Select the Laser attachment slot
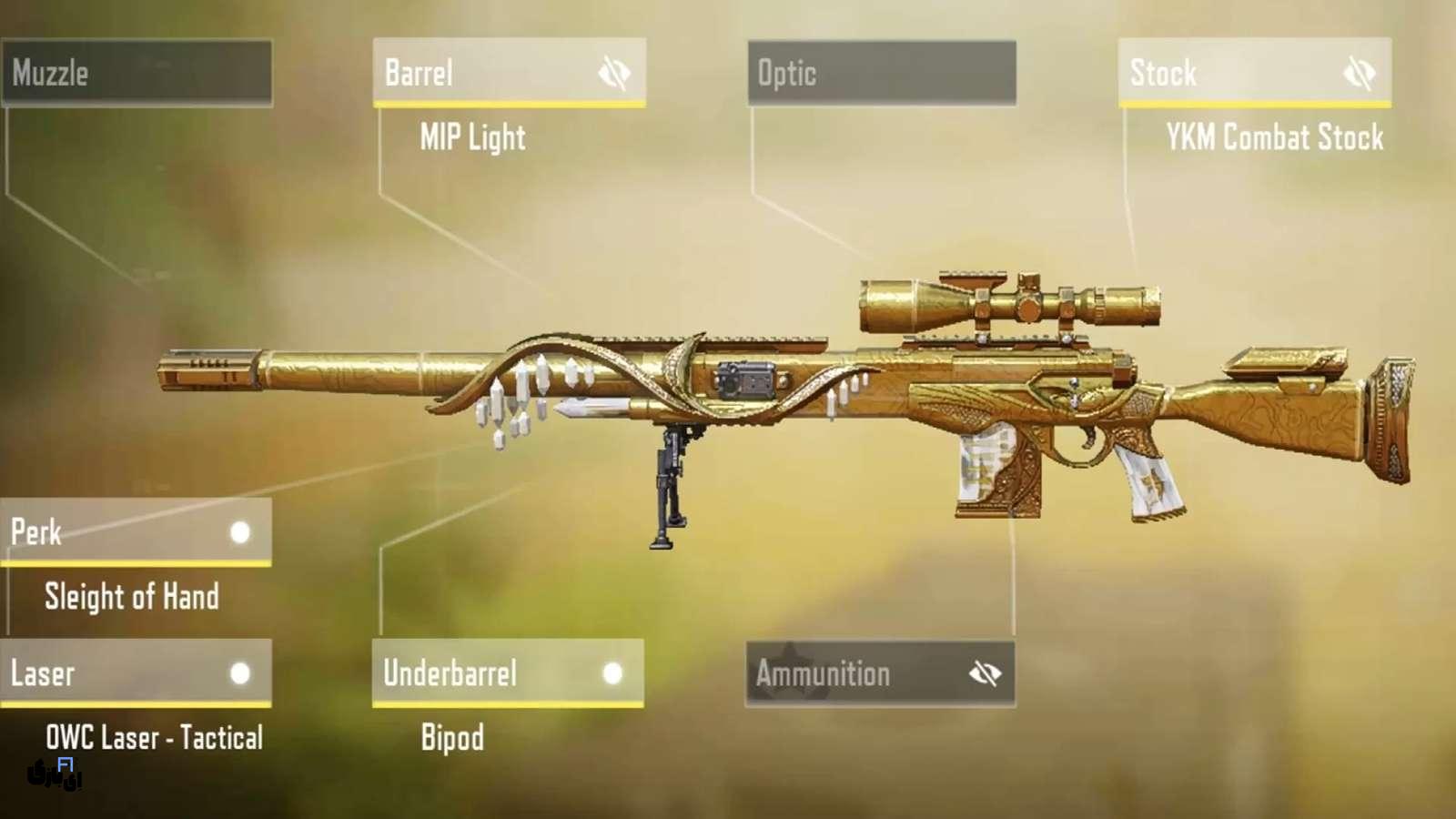Viewport: 1456px width, 819px height. coord(118,673)
